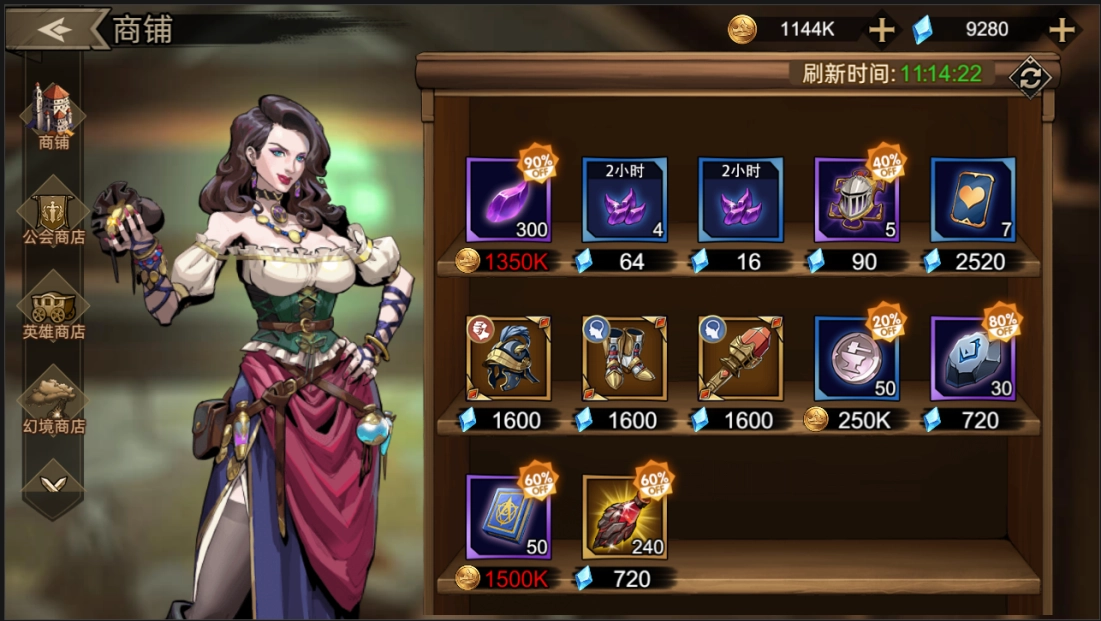Buy the 2小时 purple shards costing 64
Screen dimensions: 1101x621
(624, 200)
